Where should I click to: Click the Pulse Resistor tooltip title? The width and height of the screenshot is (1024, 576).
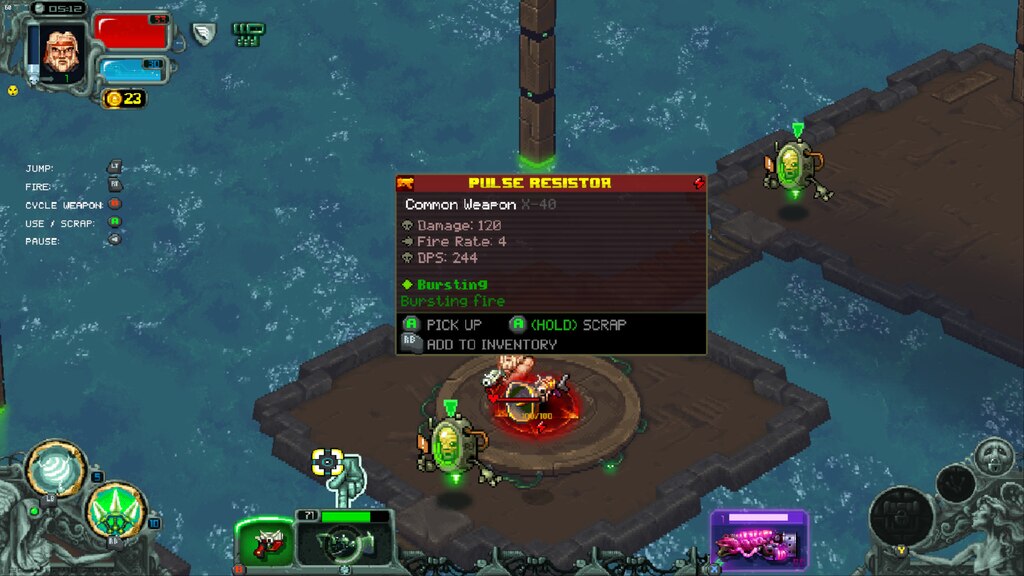(540, 183)
